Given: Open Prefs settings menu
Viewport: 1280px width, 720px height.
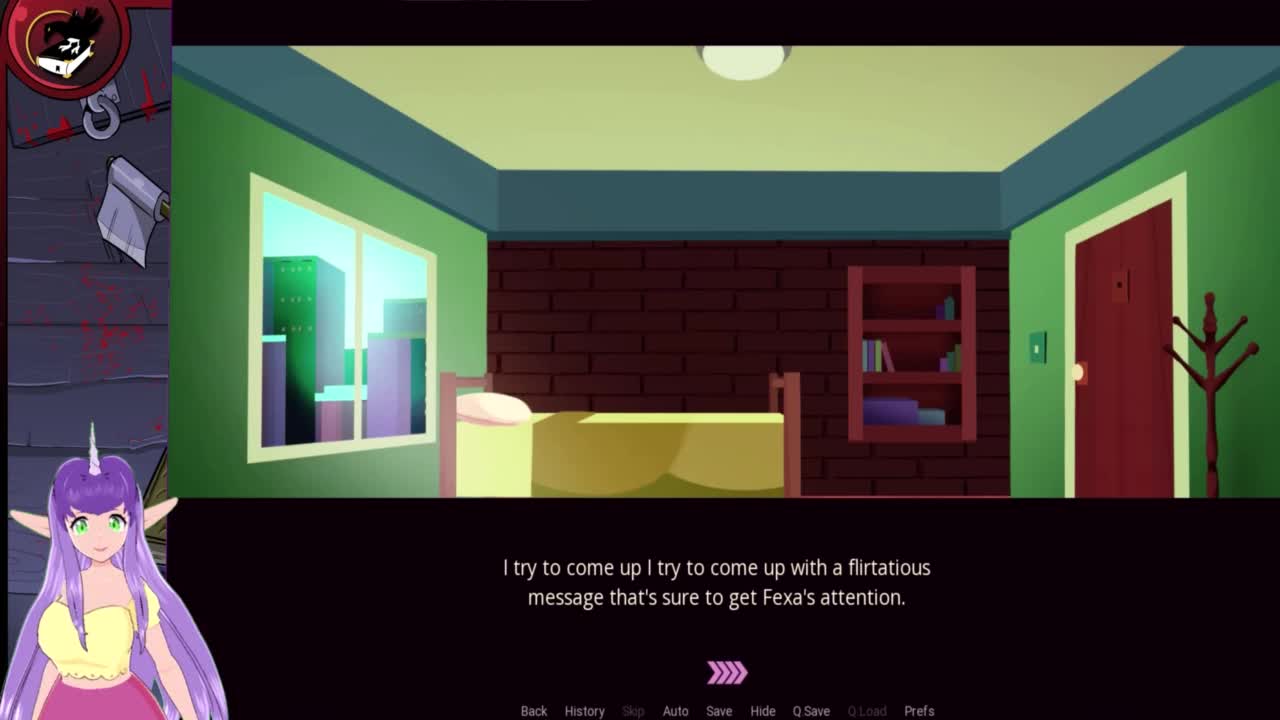Looking at the screenshot, I should (919, 711).
